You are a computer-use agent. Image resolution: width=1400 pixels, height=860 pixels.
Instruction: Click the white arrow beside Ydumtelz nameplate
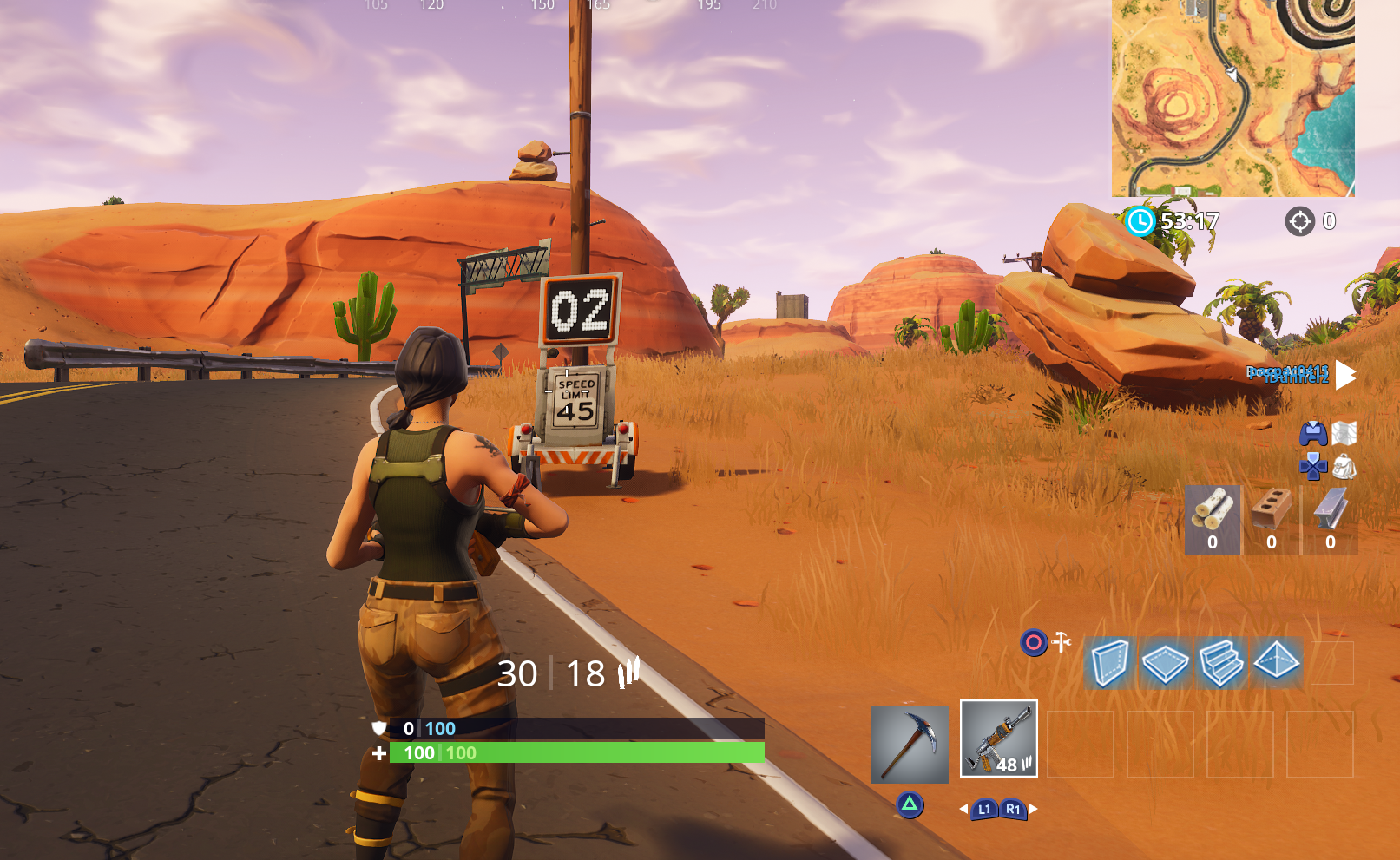pyautogui.click(x=1345, y=377)
